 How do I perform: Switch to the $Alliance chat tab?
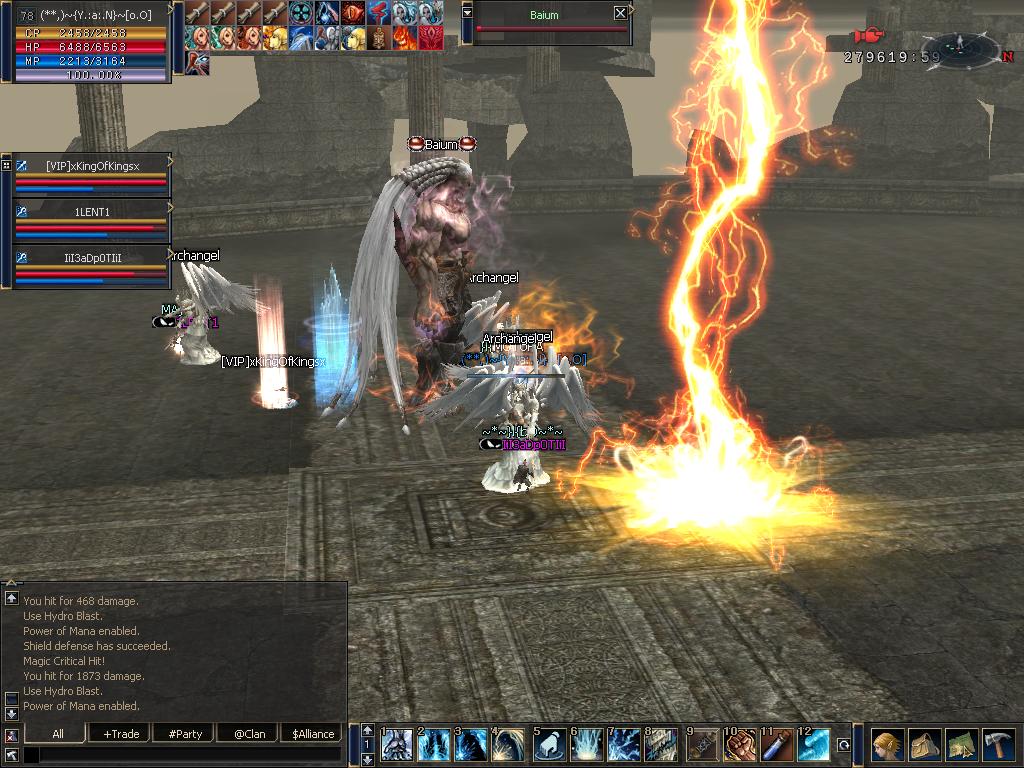(x=313, y=733)
